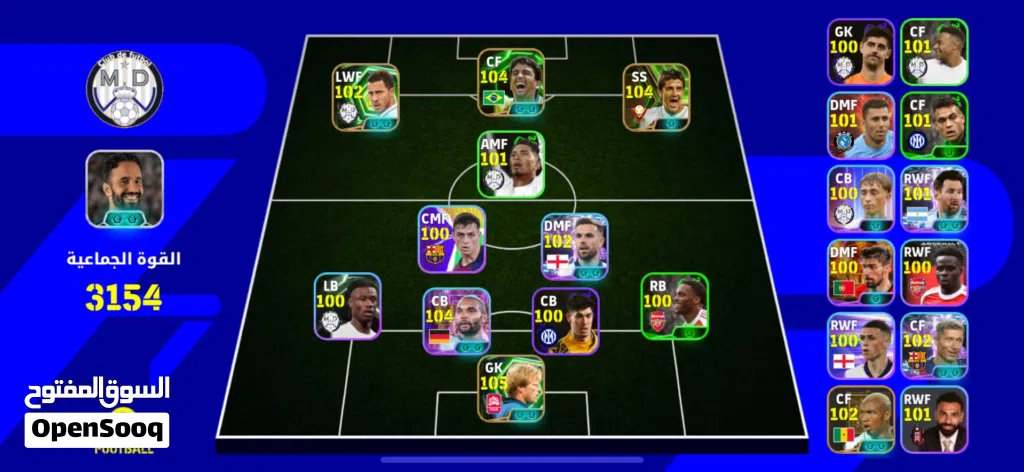Select the LWF 102 player card
Screen dimensions: 1024x472
[365, 98]
